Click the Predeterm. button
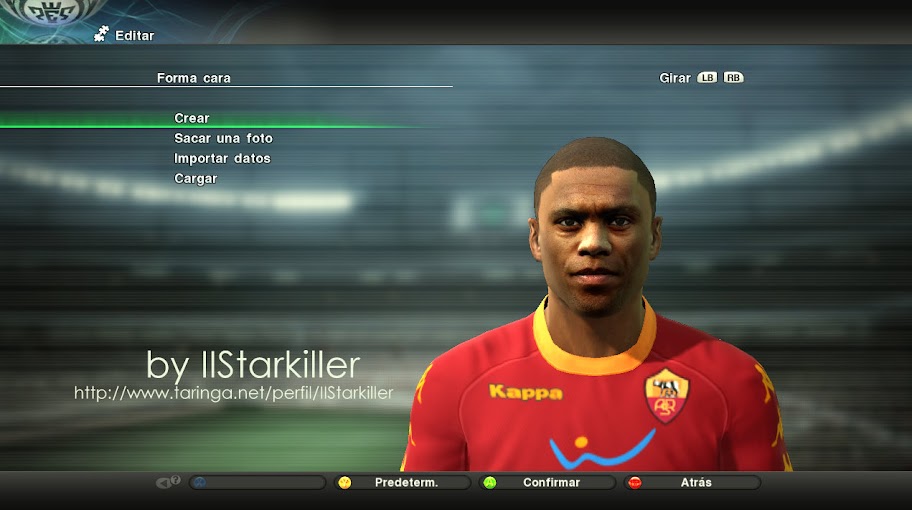This screenshot has width=912, height=510. click(405, 482)
